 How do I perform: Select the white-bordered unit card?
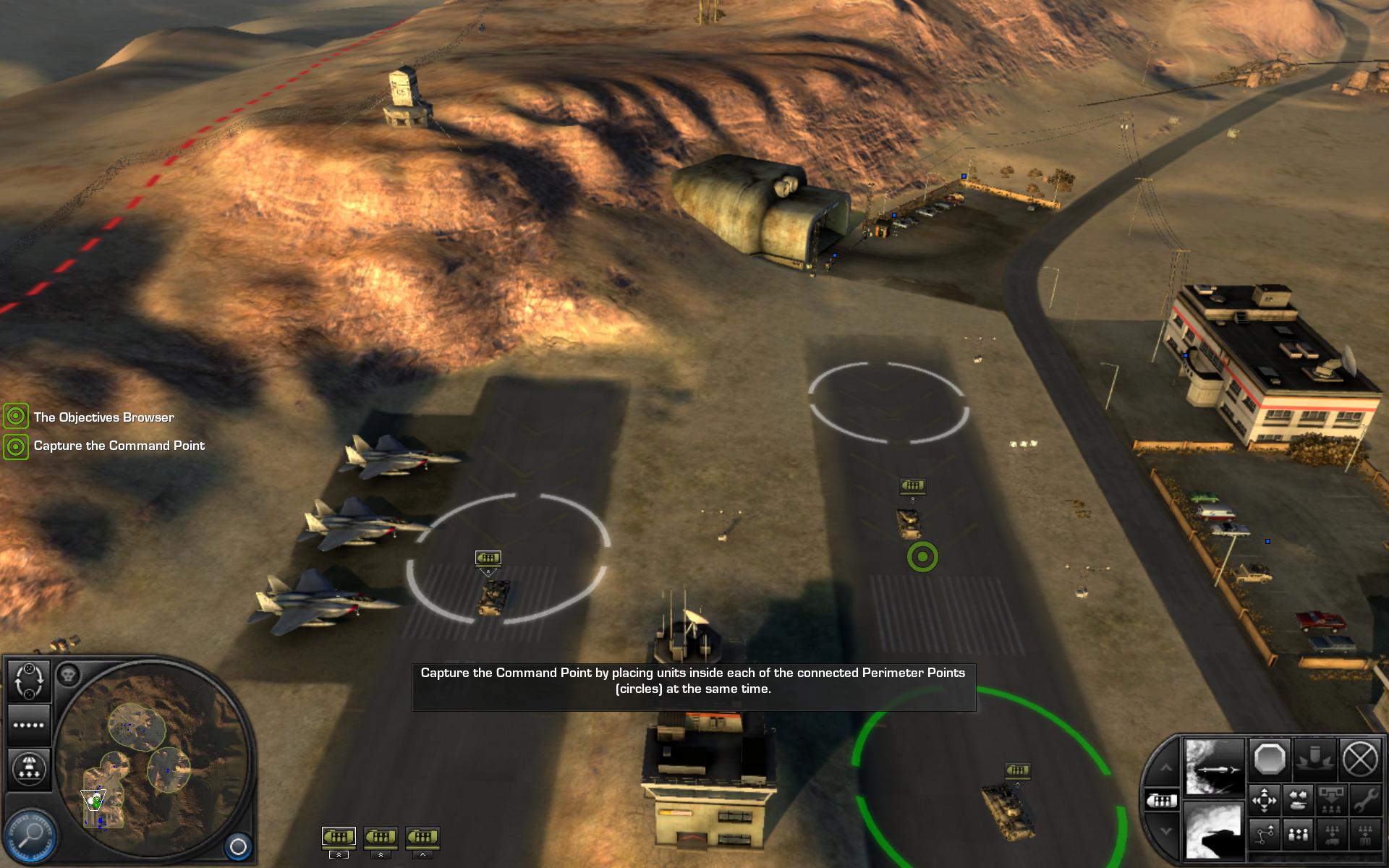pos(339,838)
